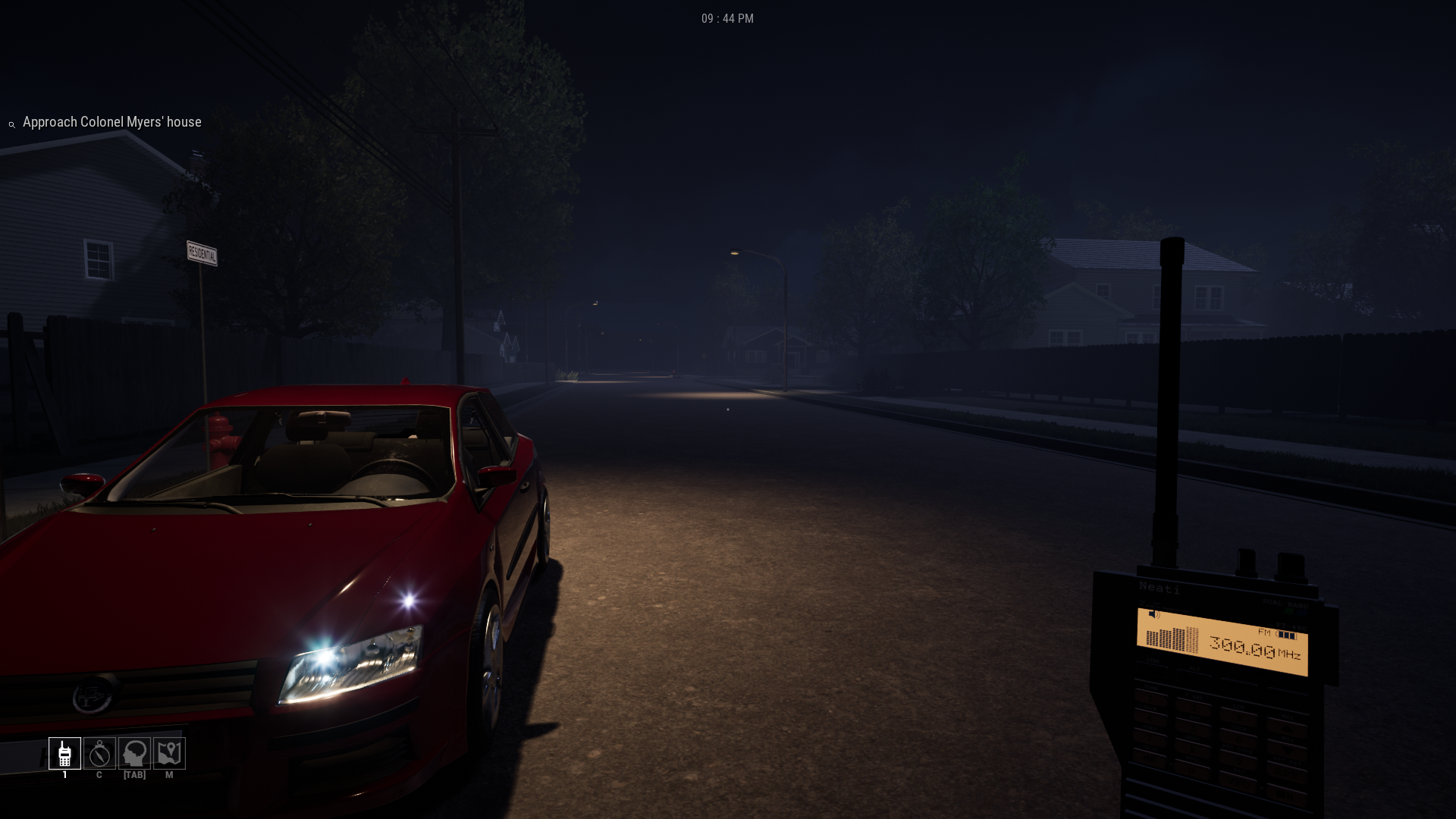Image resolution: width=1456 pixels, height=819 pixels.
Task: Click the FM mode indicator on the radio screen
Action: coord(1265,632)
